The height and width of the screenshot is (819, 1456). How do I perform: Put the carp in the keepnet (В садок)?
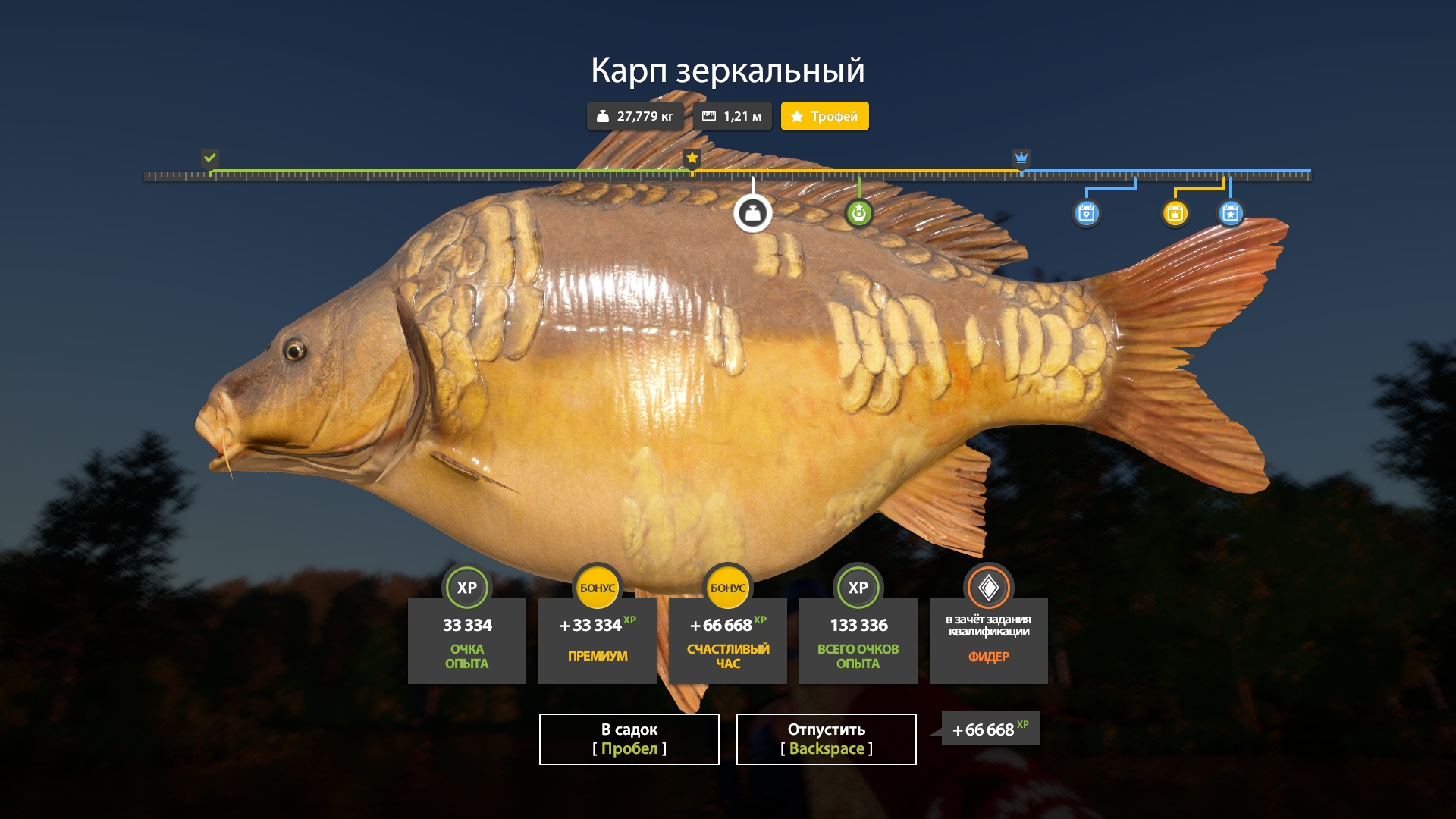[x=629, y=739]
